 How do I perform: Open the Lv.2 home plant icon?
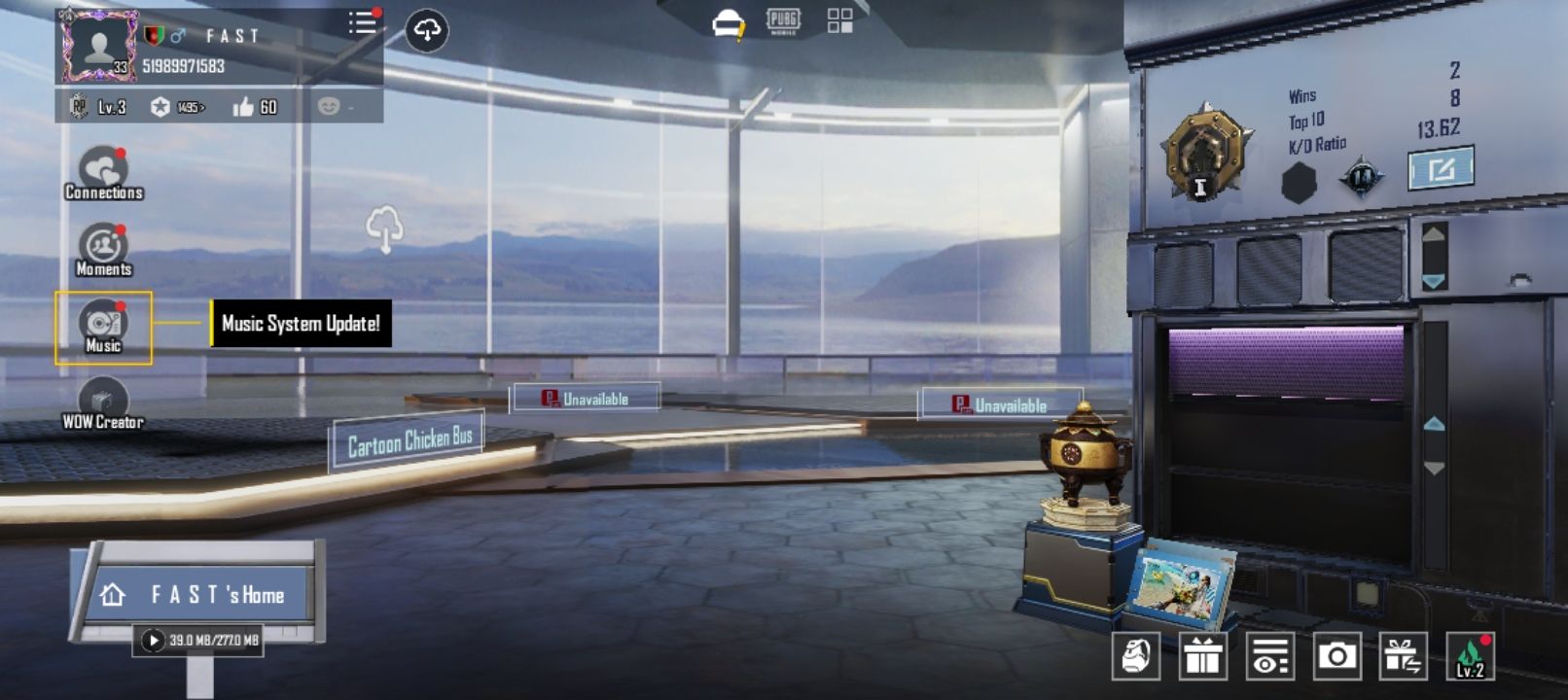(1469, 656)
